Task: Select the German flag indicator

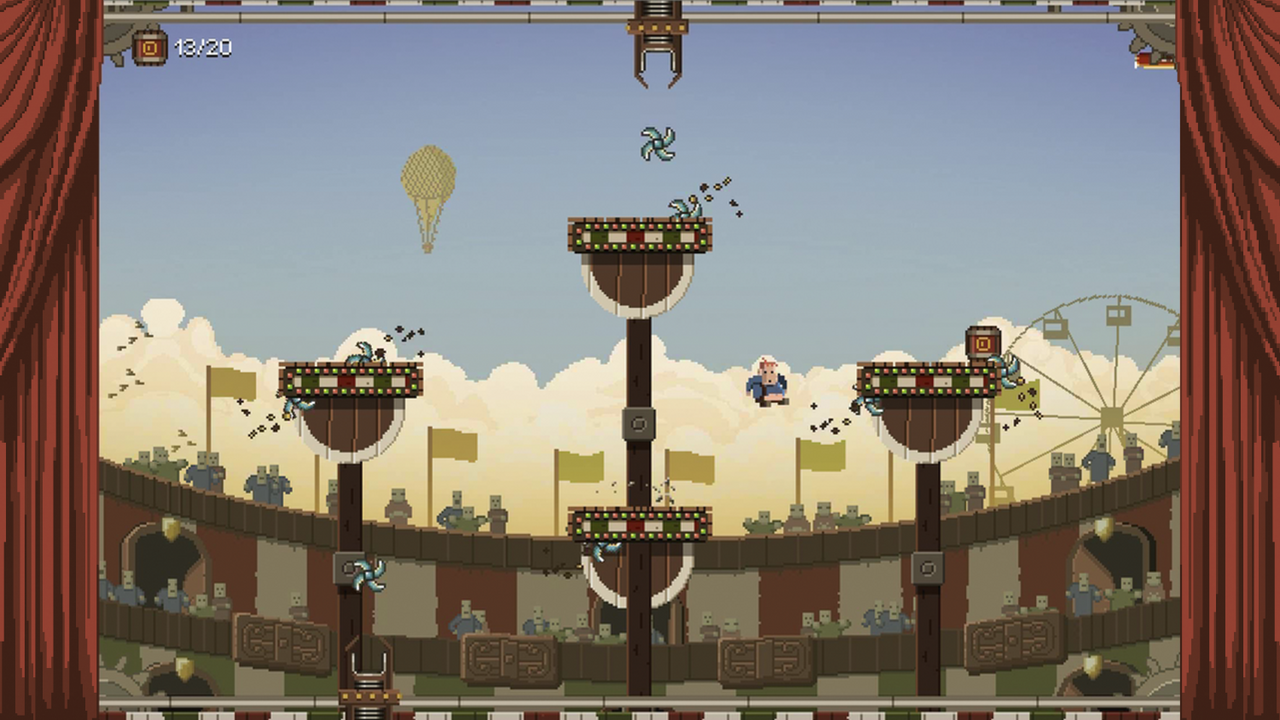Action: pyautogui.click(x=1148, y=60)
